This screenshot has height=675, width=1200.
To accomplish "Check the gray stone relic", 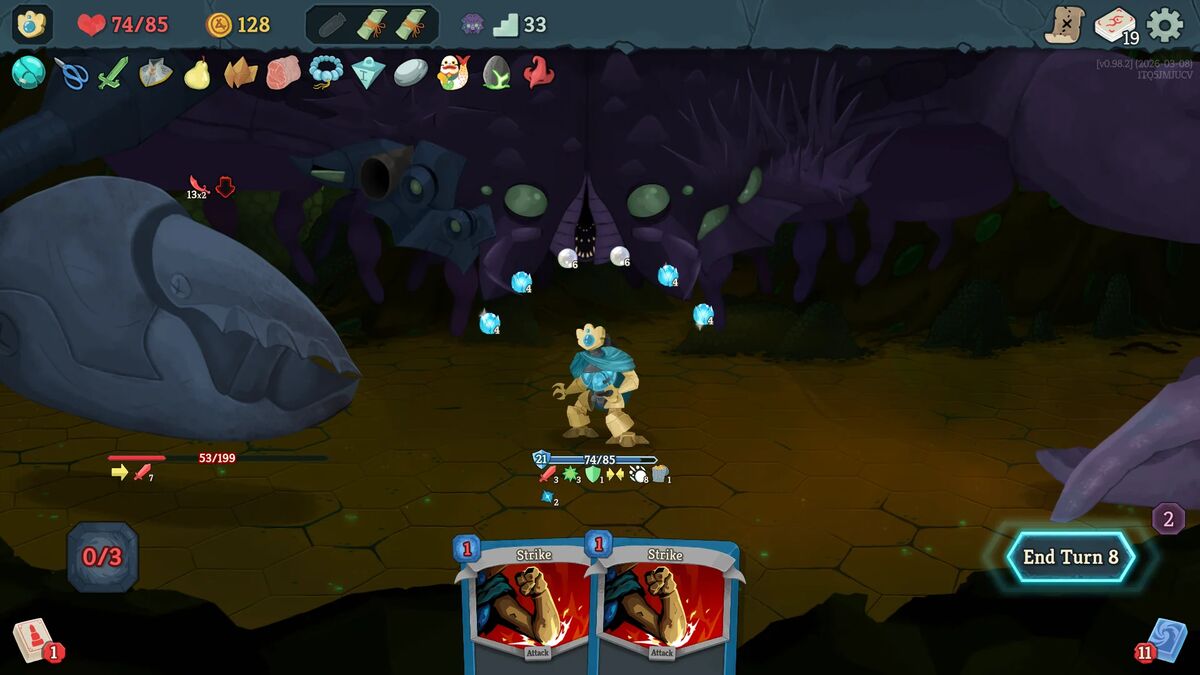I will tap(410, 73).
